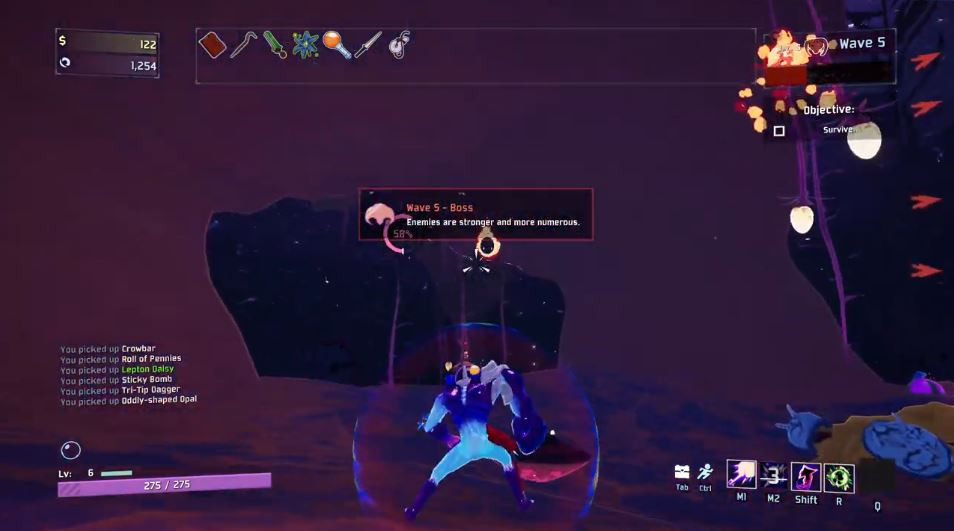Click the Wave 5 Boss notification banner
This screenshot has width=954, height=531.
tap(476, 214)
